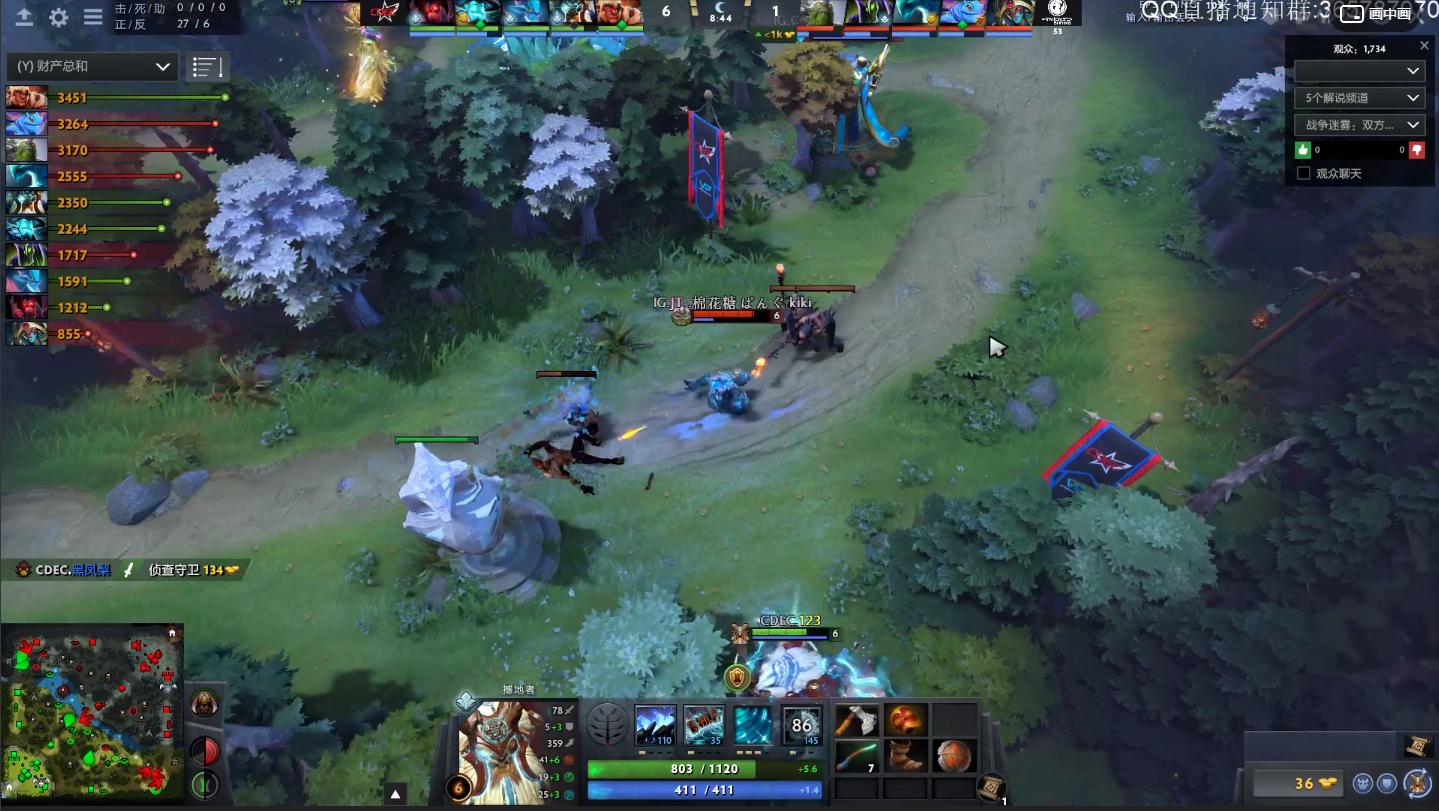Click the green thumbs-up vote toggle
This screenshot has width=1439, height=811.
coord(1302,150)
